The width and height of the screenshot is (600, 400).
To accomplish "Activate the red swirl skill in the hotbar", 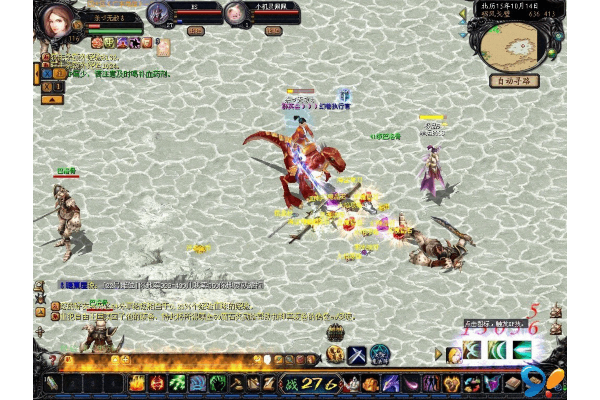I will pos(158,383).
